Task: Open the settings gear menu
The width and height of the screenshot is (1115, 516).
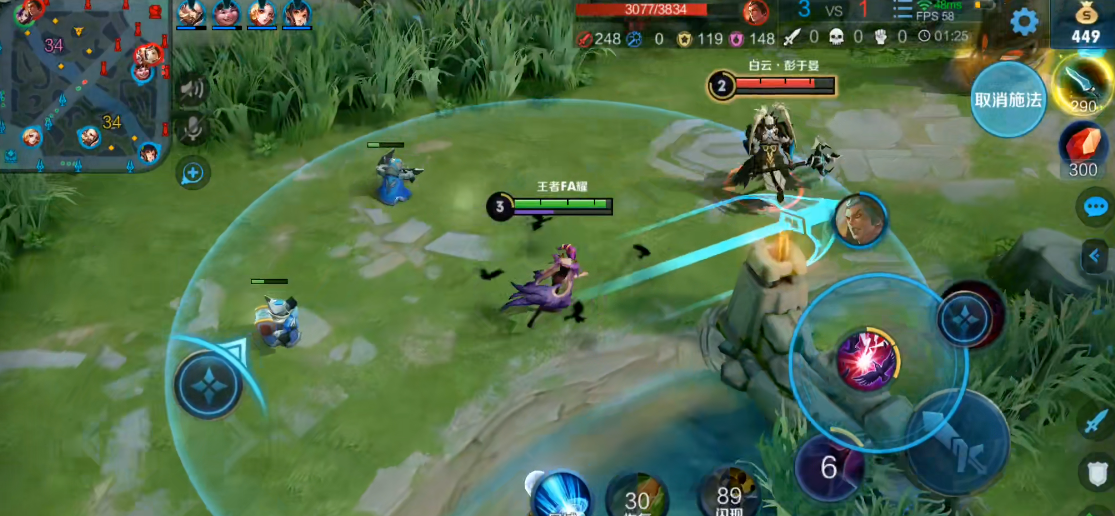Action: [x=1023, y=22]
